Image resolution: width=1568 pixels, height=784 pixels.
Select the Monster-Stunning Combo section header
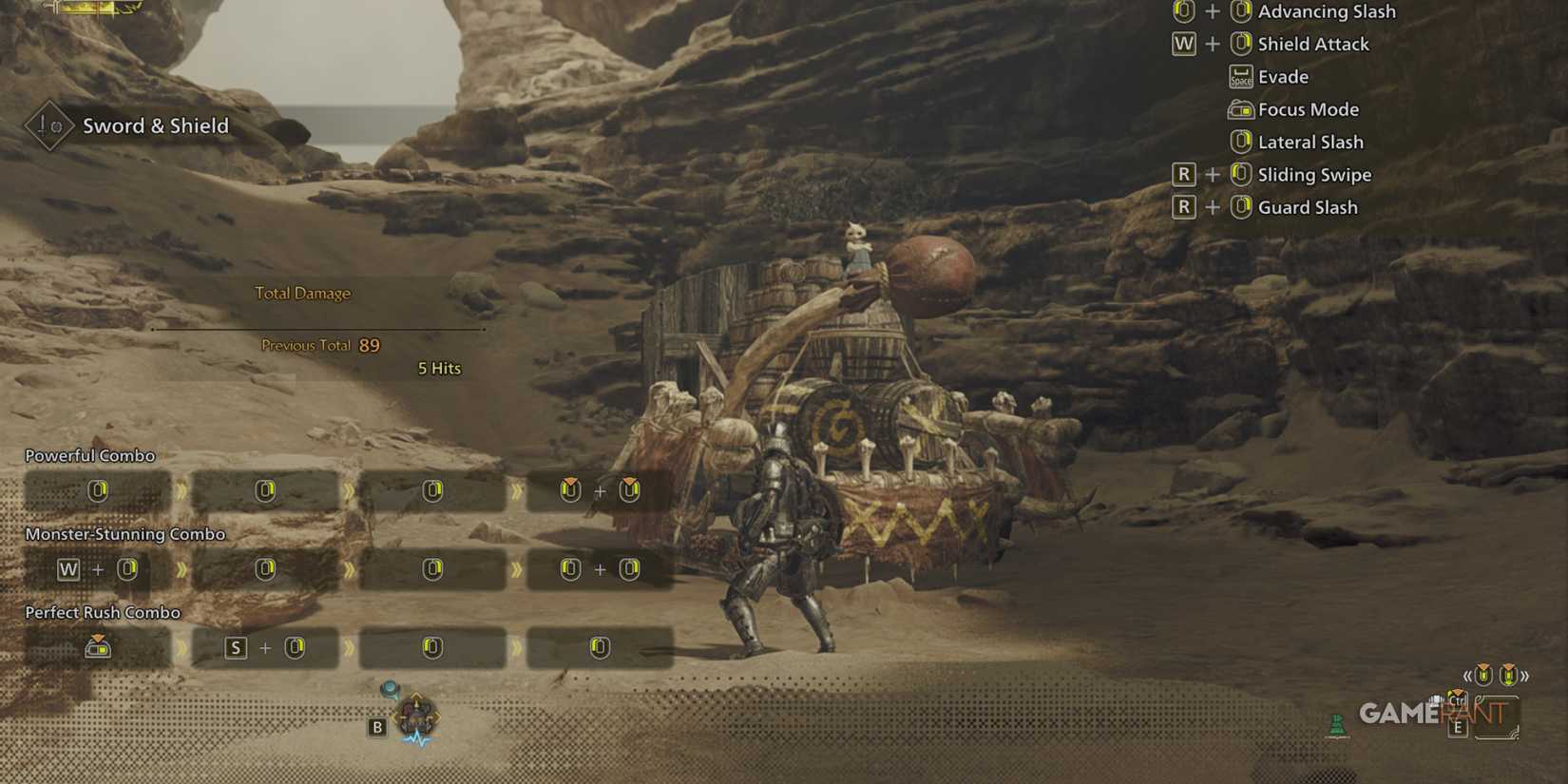coord(126,534)
